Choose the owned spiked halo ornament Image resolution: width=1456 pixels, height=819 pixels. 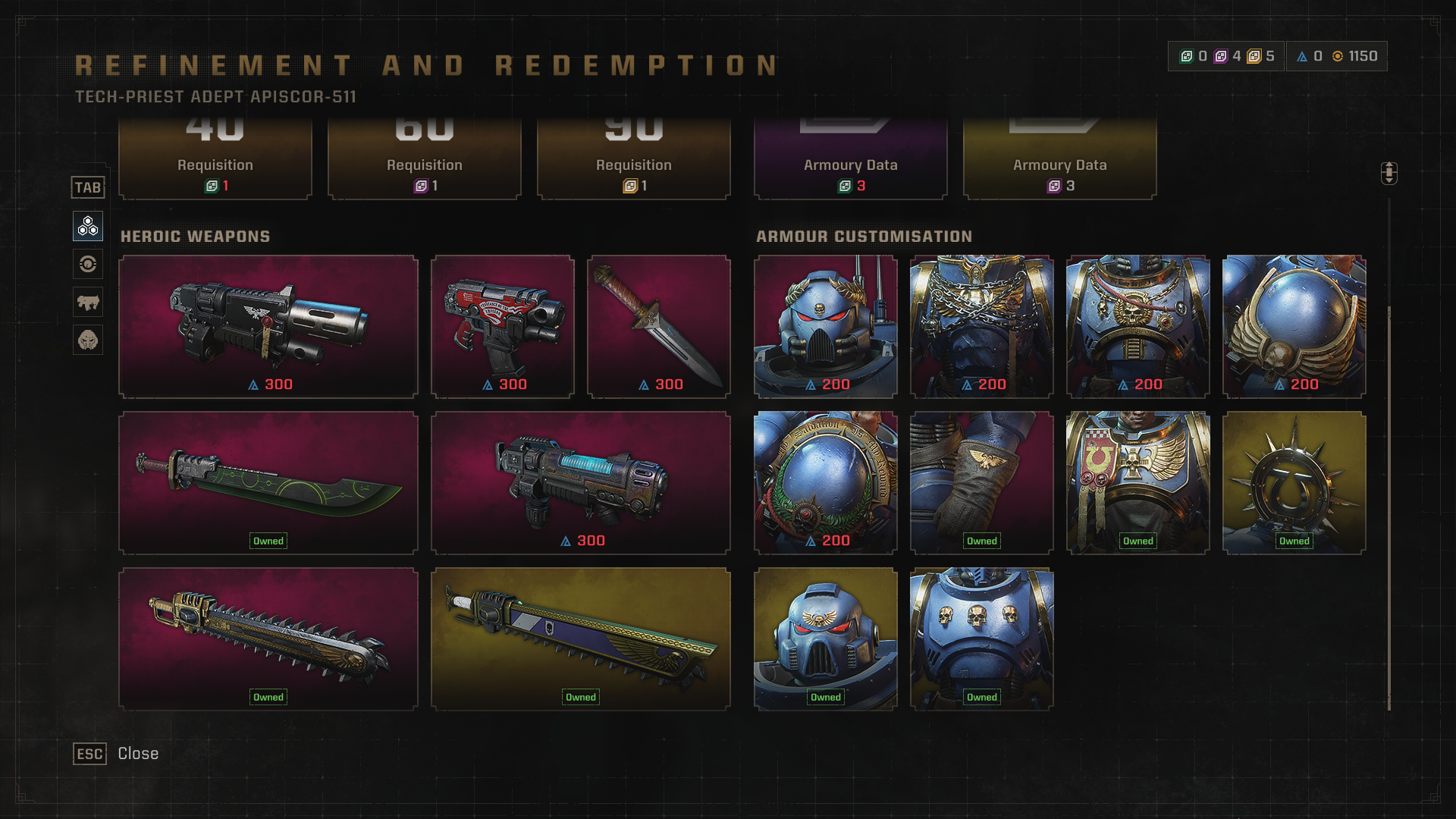click(x=1294, y=483)
